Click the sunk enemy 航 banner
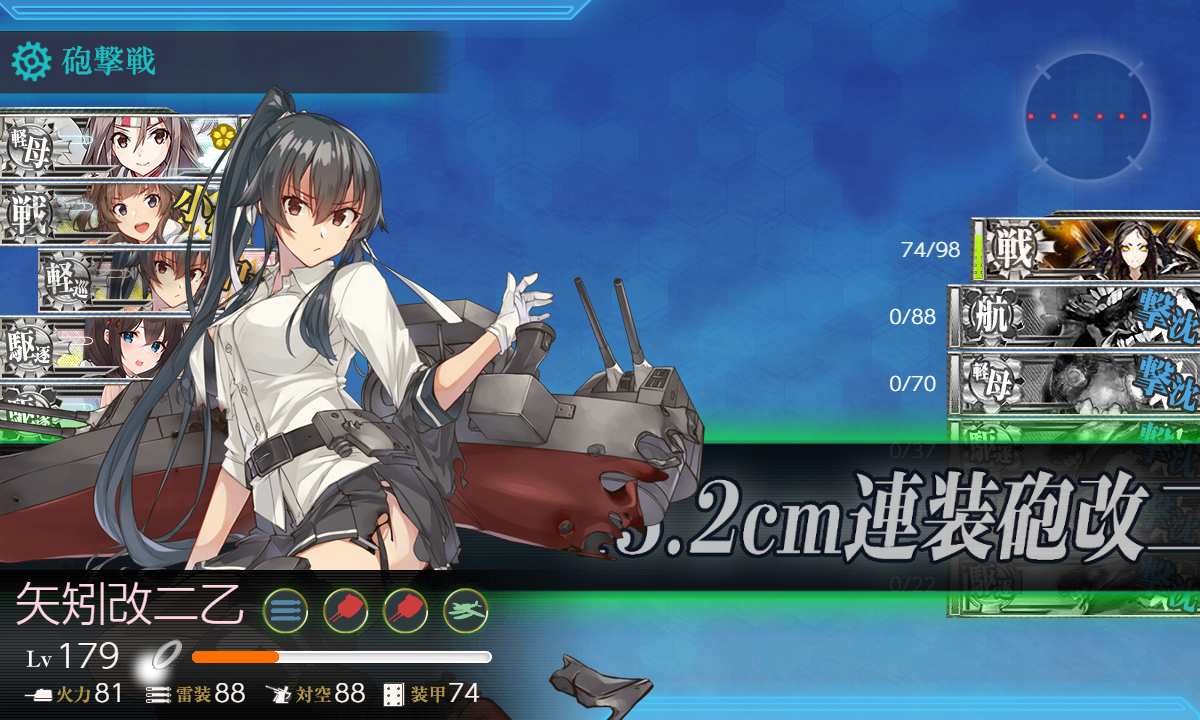 pos(1075,317)
